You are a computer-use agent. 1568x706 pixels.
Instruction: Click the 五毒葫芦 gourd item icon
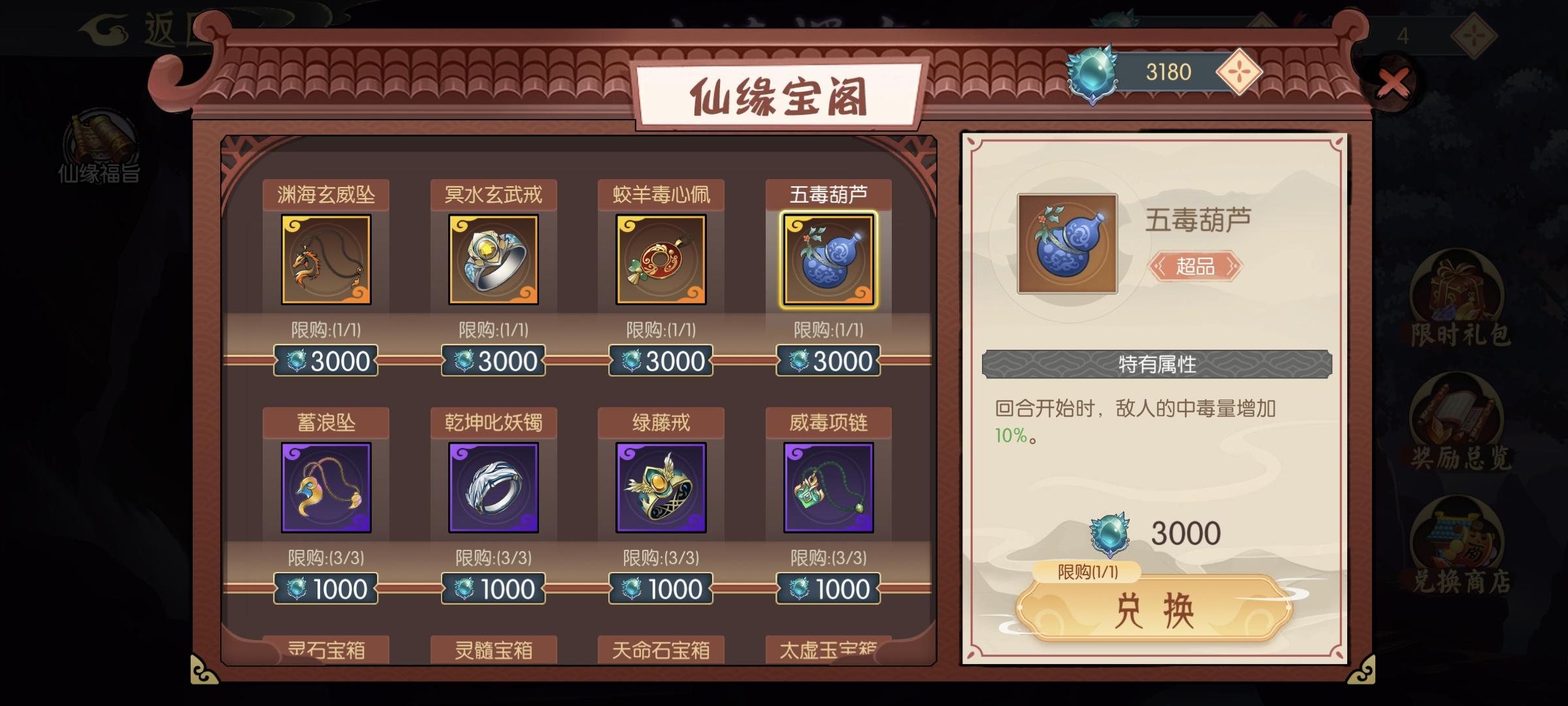click(x=828, y=260)
